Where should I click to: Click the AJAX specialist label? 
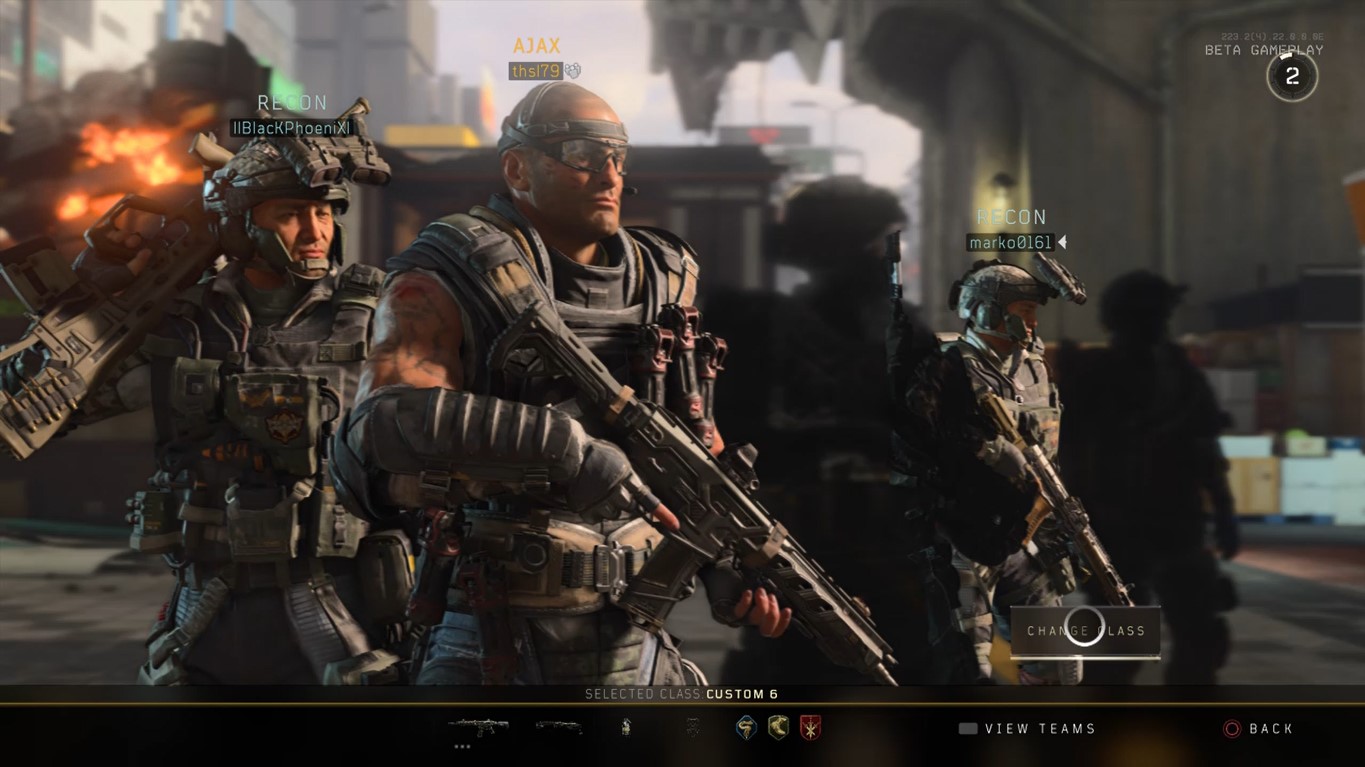point(537,46)
